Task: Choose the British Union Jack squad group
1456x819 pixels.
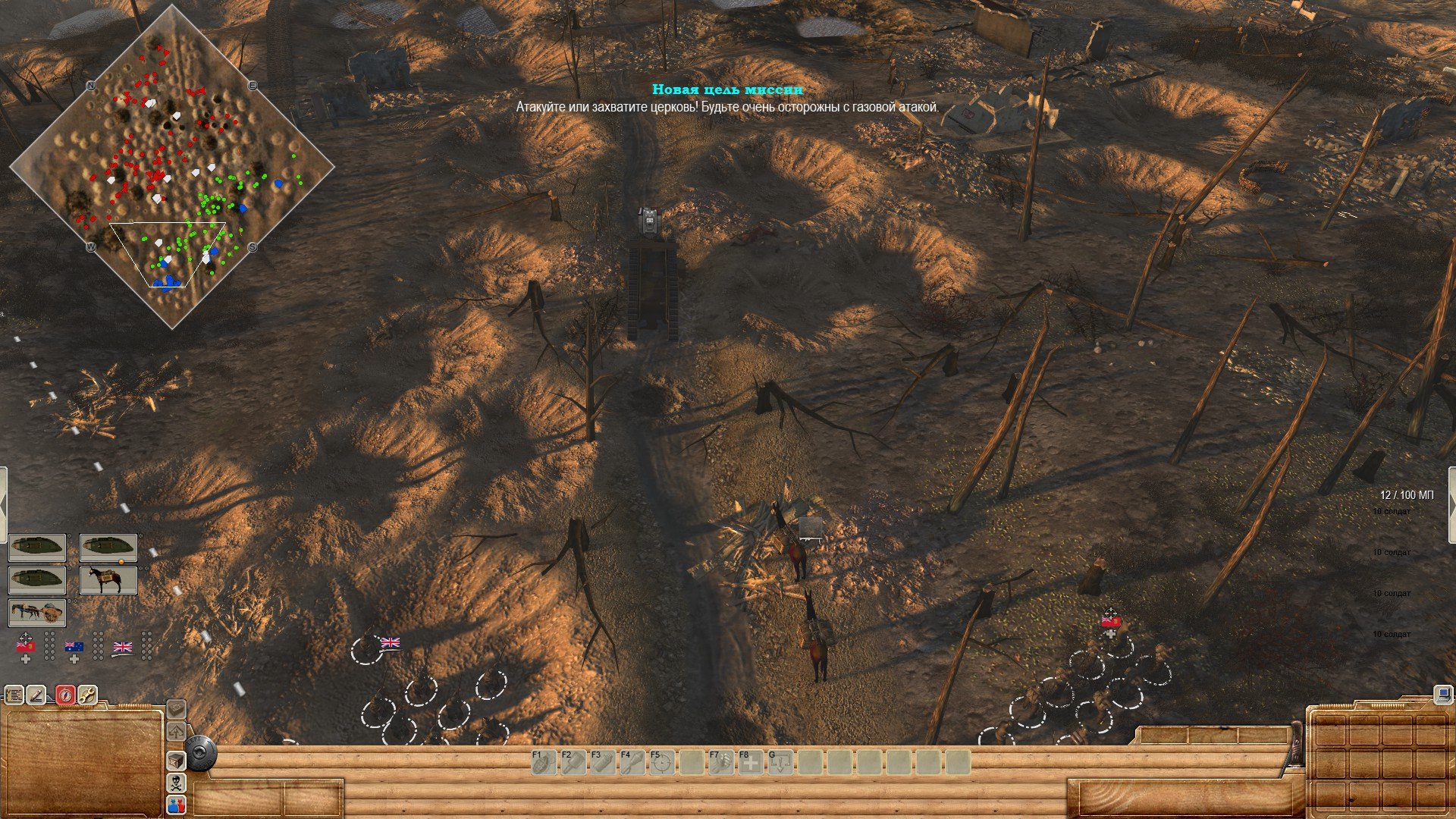Action: [122, 647]
